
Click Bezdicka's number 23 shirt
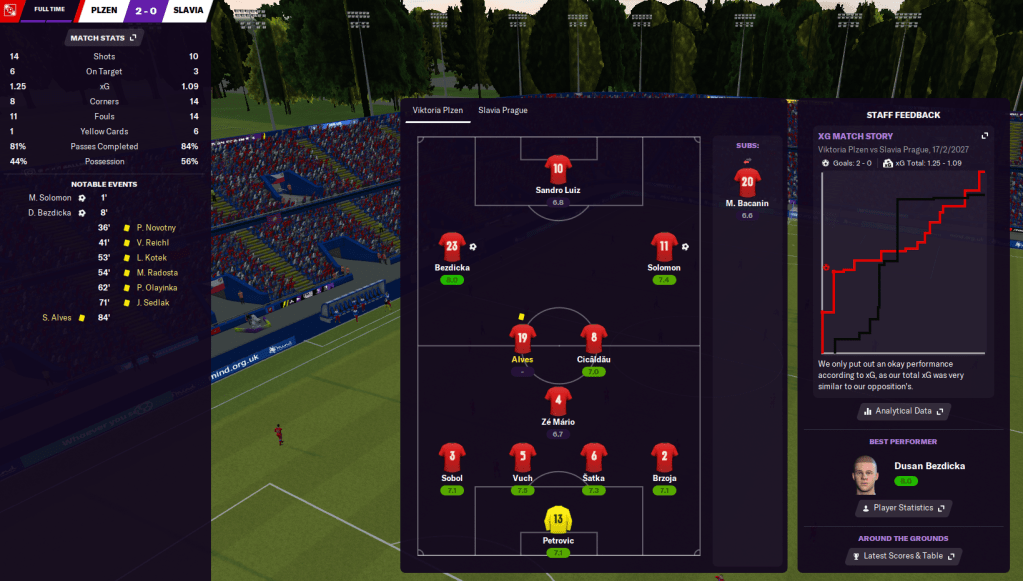click(452, 246)
